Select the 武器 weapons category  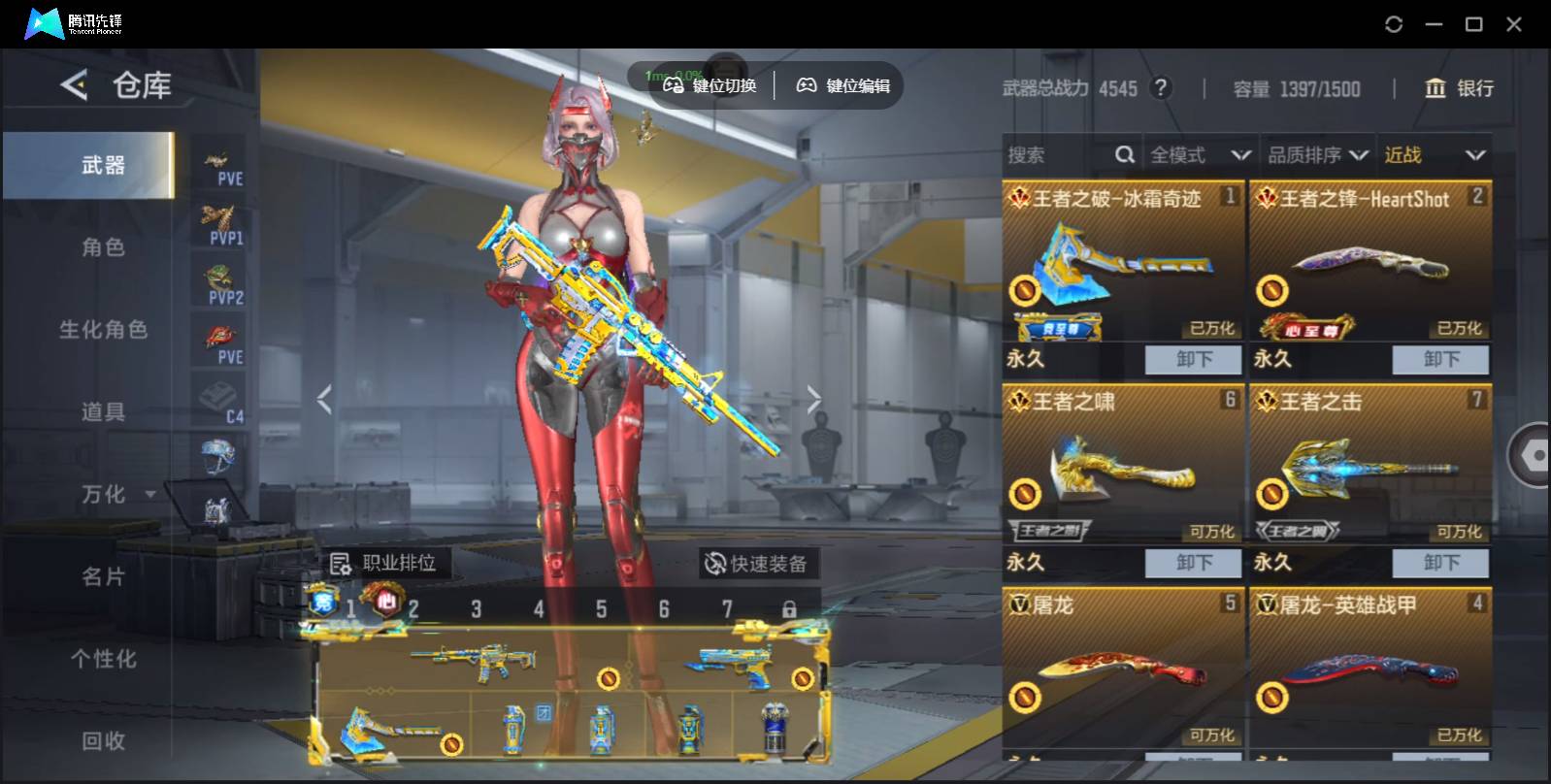(x=103, y=165)
